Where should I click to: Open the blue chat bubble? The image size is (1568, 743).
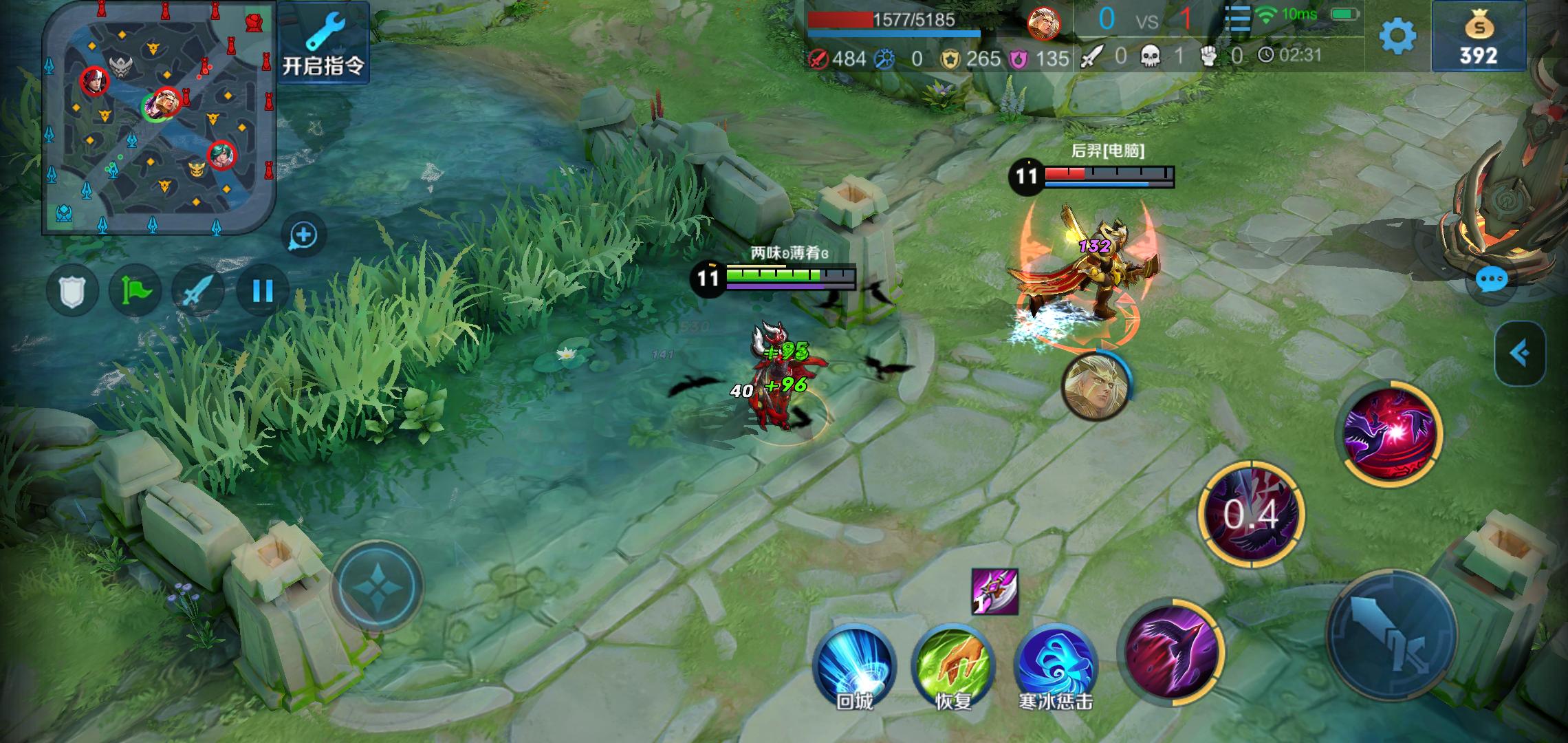pos(1491,280)
